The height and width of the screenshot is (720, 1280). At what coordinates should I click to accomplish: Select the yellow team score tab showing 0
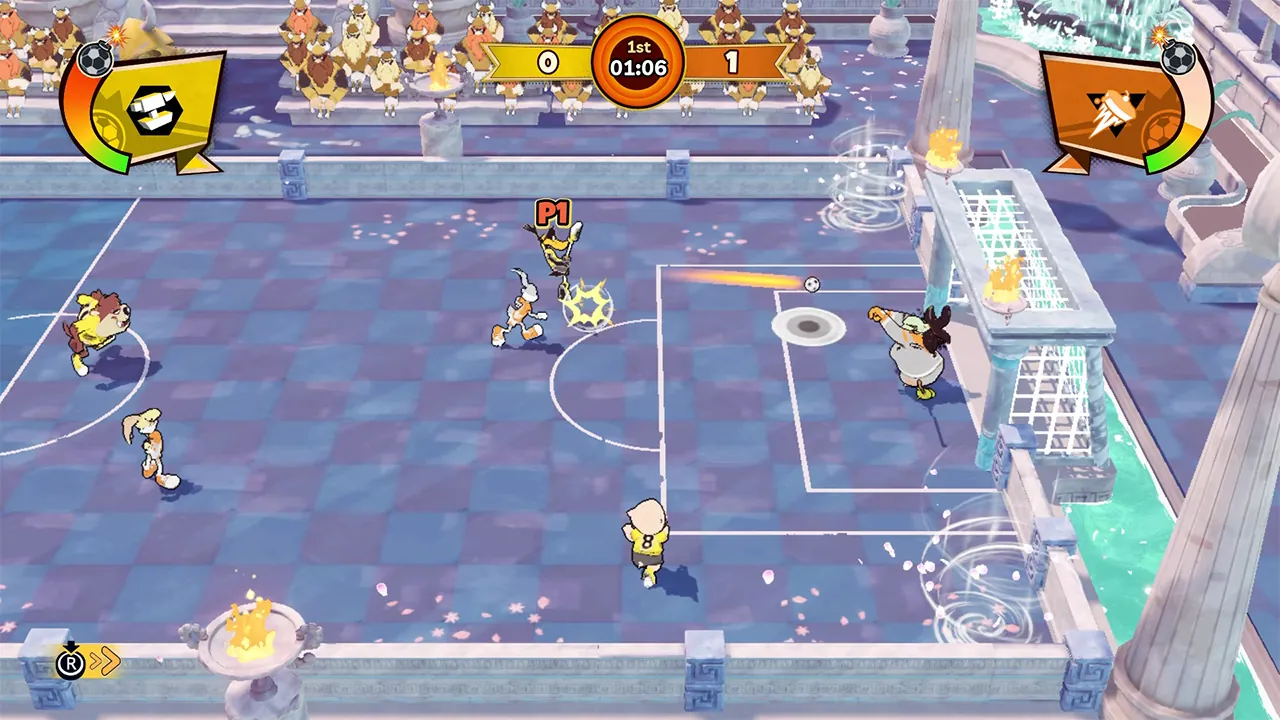tap(547, 61)
